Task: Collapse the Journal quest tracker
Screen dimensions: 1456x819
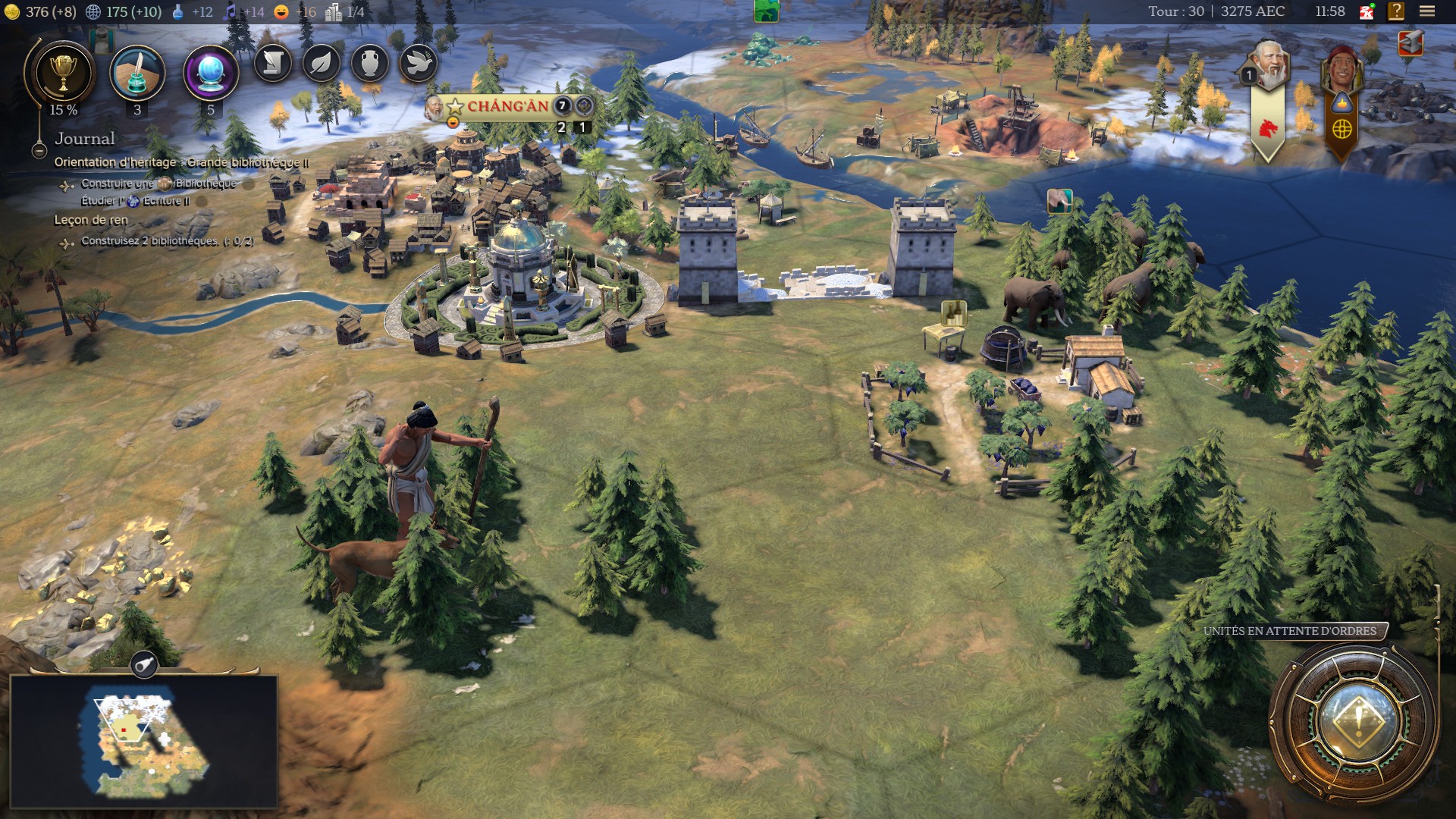Action: tap(39, 151)
